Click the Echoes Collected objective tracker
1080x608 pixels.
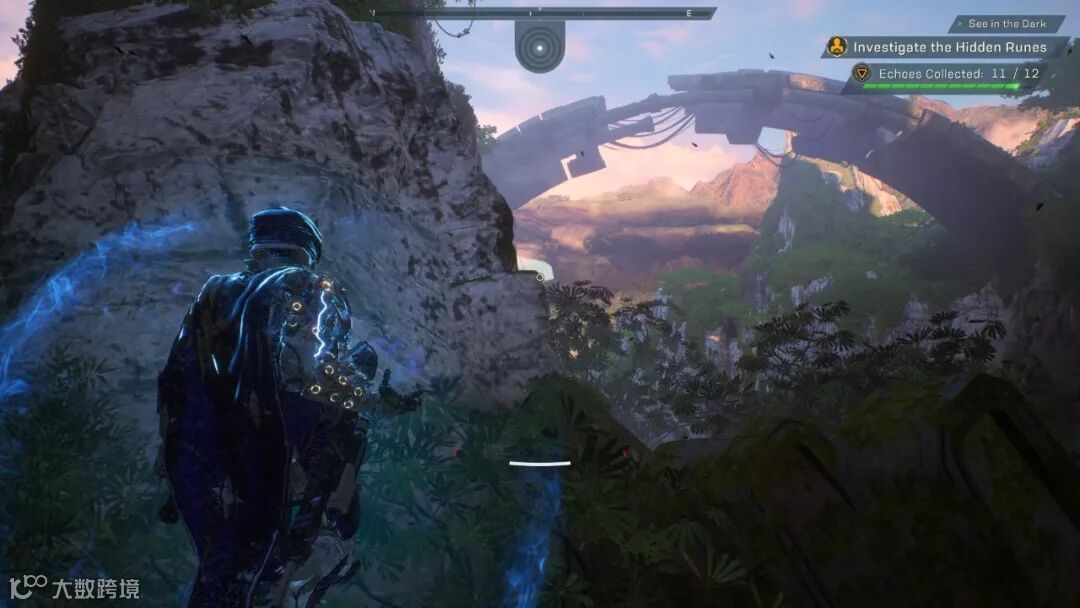944,74
